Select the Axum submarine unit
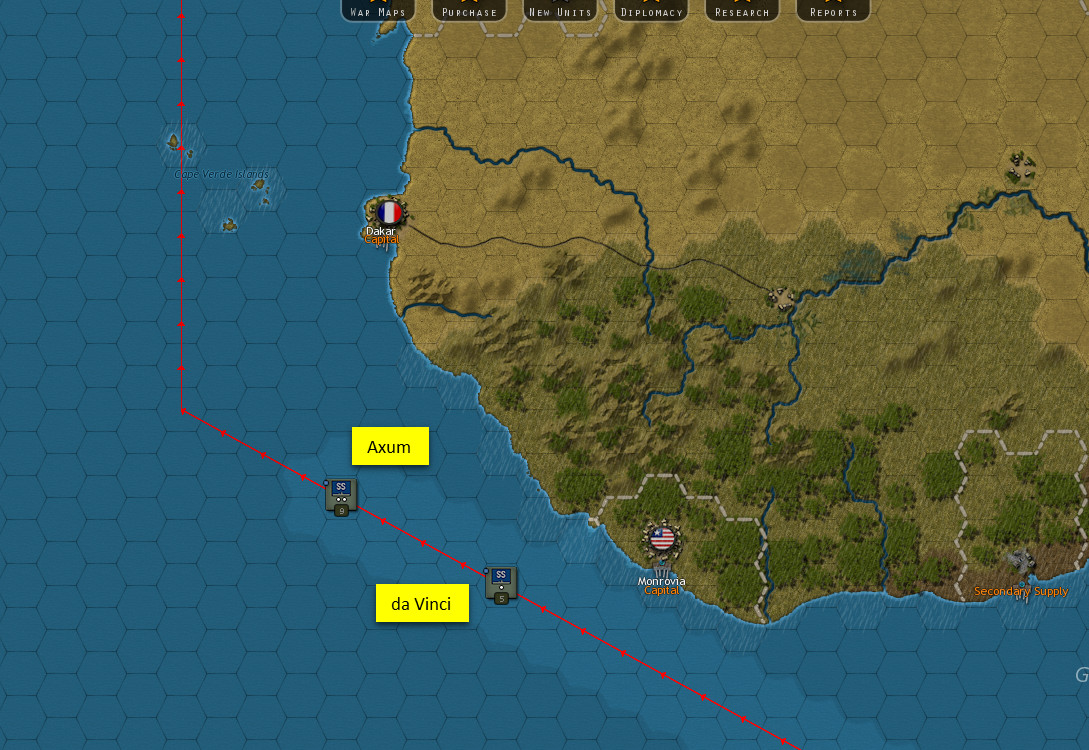The width and height of the screenshot is (1089, 750). click(341, 495)
